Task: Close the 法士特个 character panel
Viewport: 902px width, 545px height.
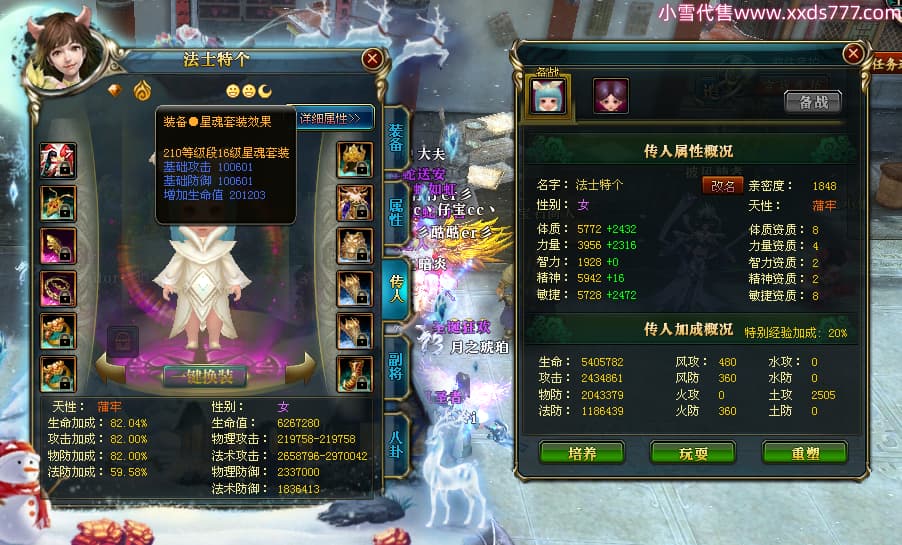Action: tap(372, 59)
